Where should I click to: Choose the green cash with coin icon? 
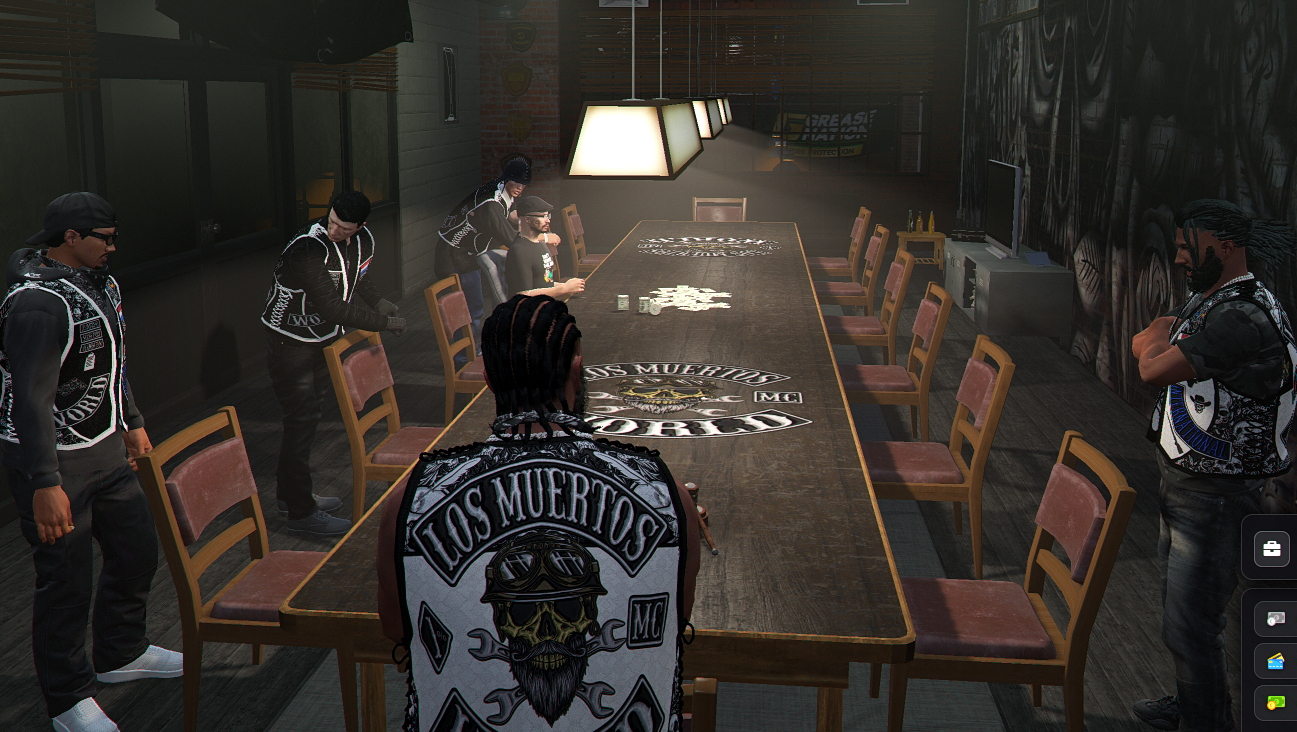point(1275,703)
